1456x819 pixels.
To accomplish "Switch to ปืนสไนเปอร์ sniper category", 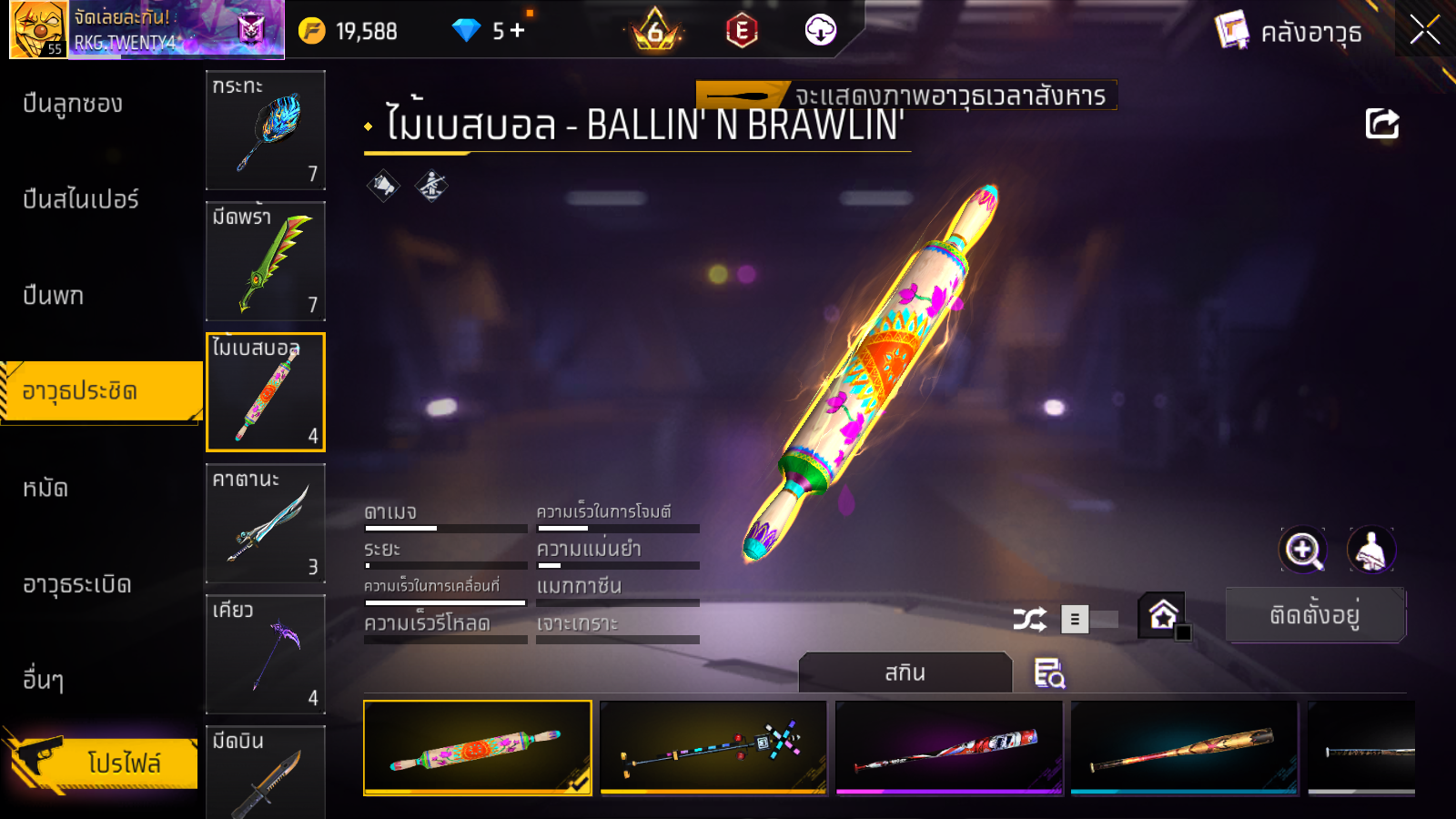I will [x=80, y=199].
